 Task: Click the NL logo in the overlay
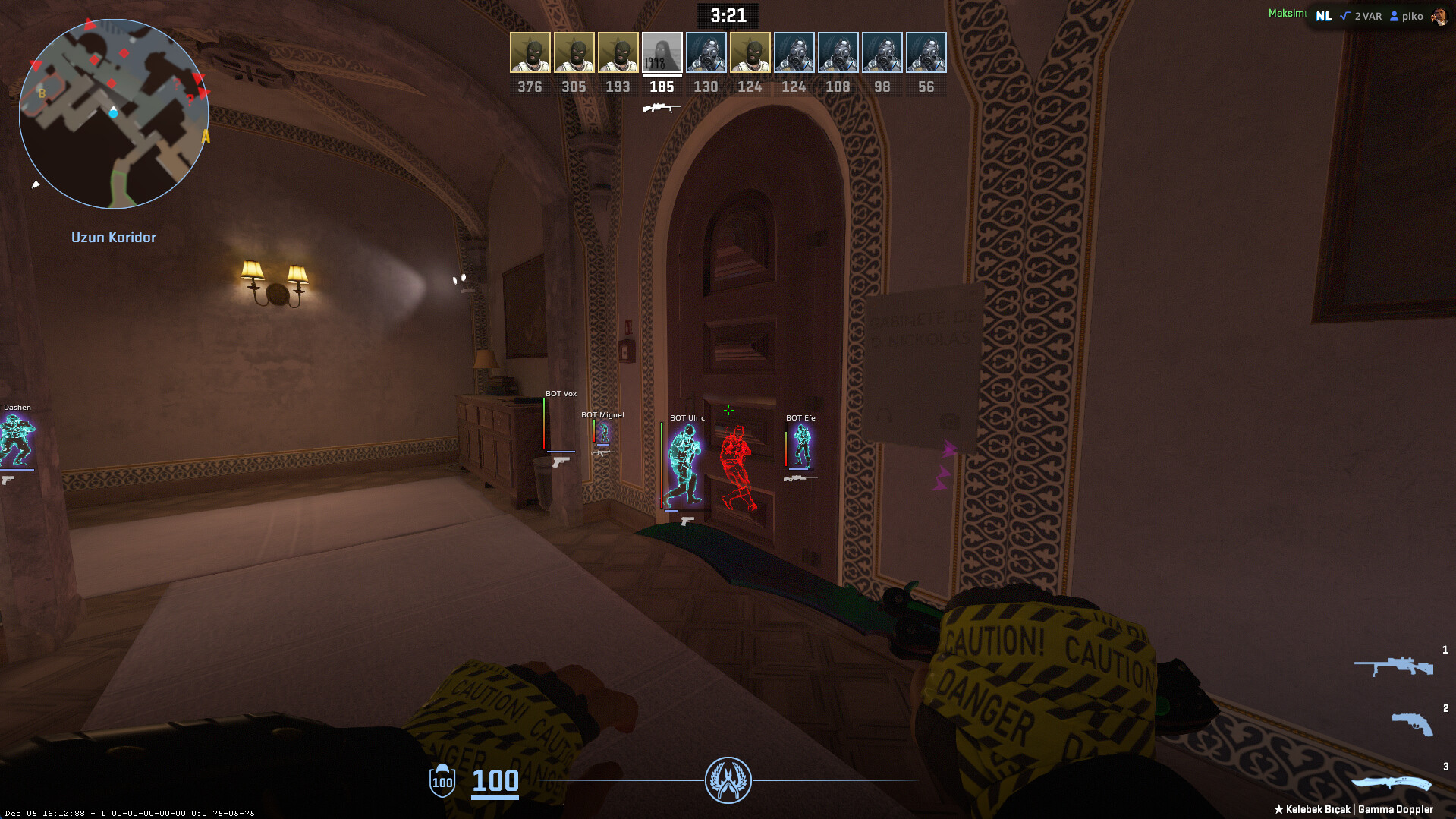(1323, 16)
